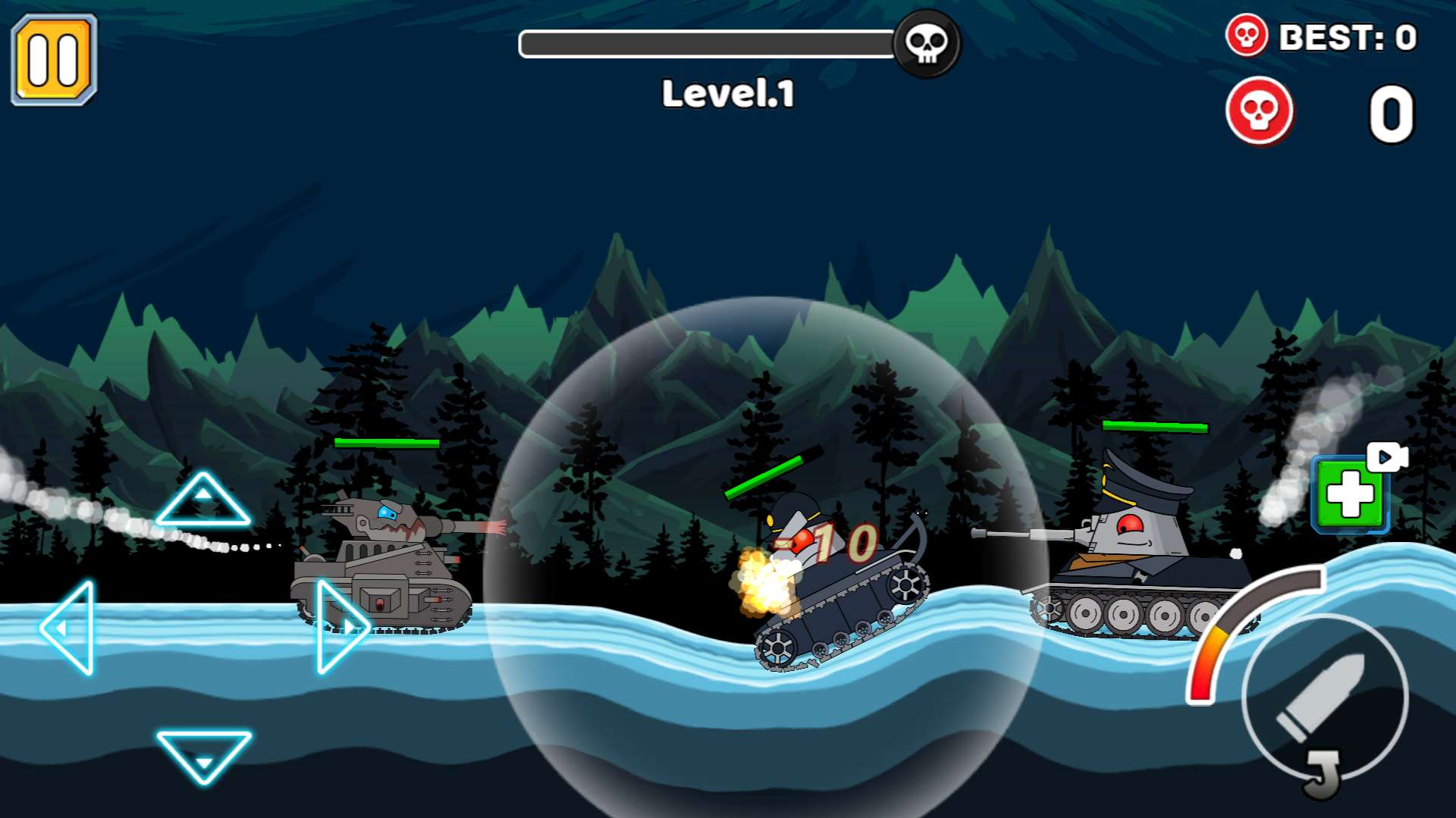
Task: Move the tank right with the arrow
Action: click(340, 626)
